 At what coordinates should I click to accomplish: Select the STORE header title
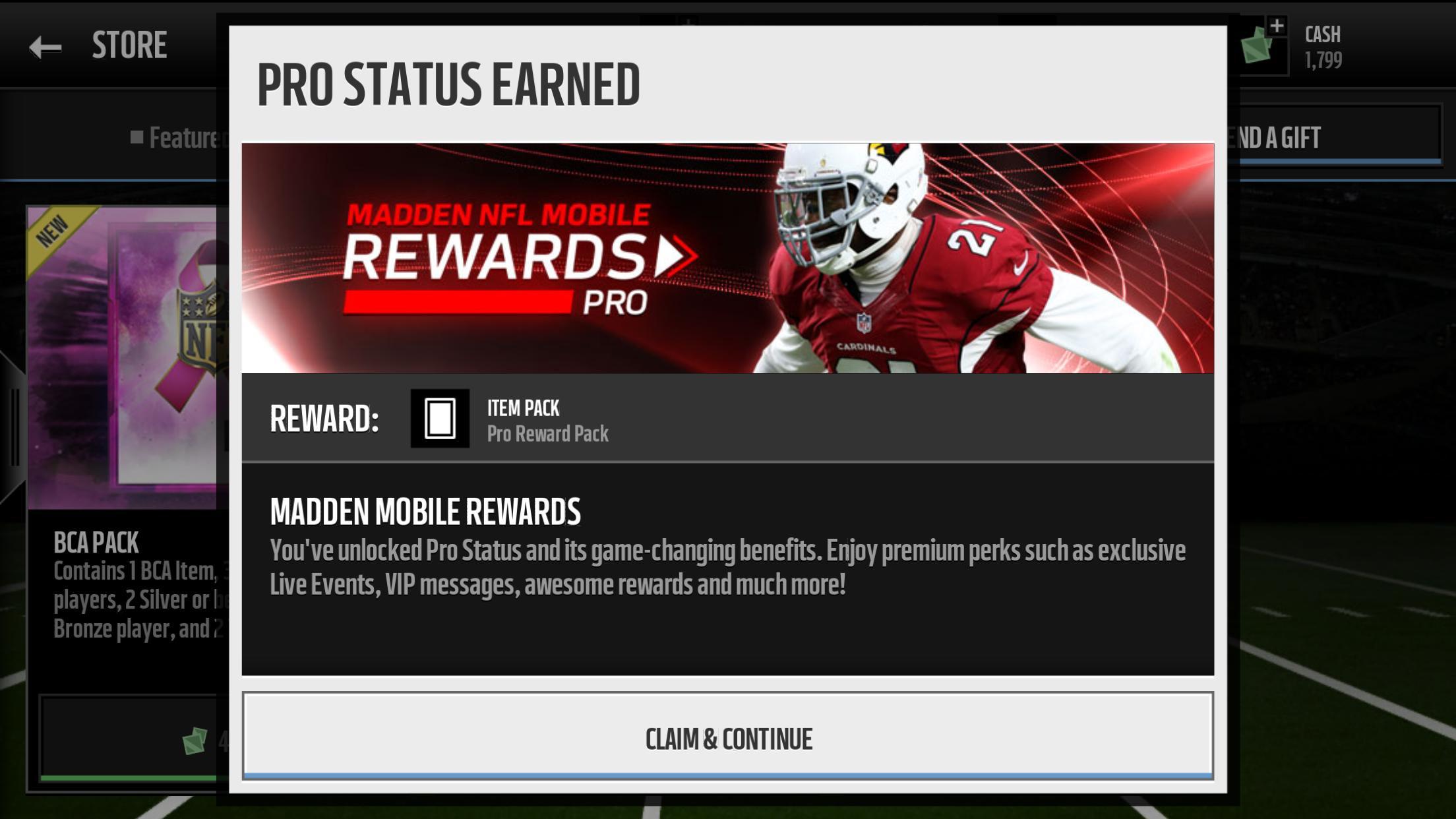128,44
